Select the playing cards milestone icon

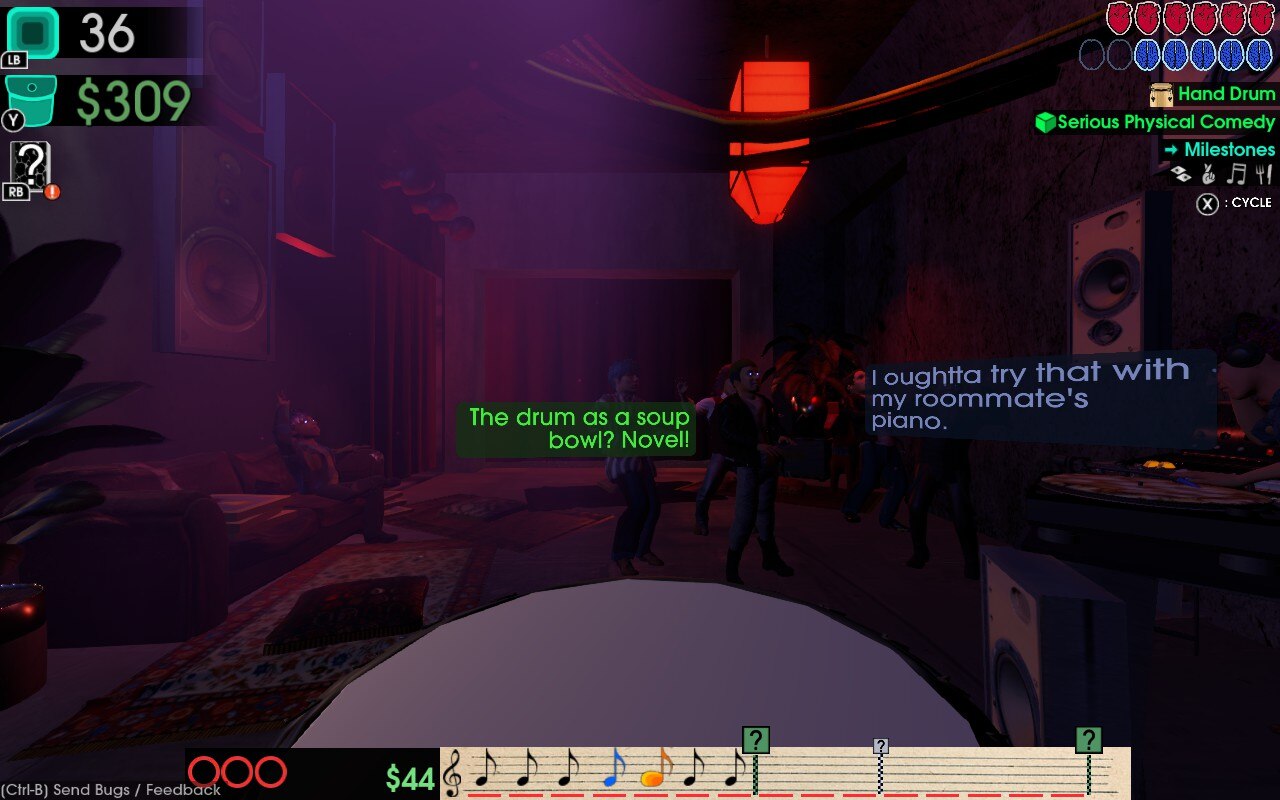[x=1182, y=175]
